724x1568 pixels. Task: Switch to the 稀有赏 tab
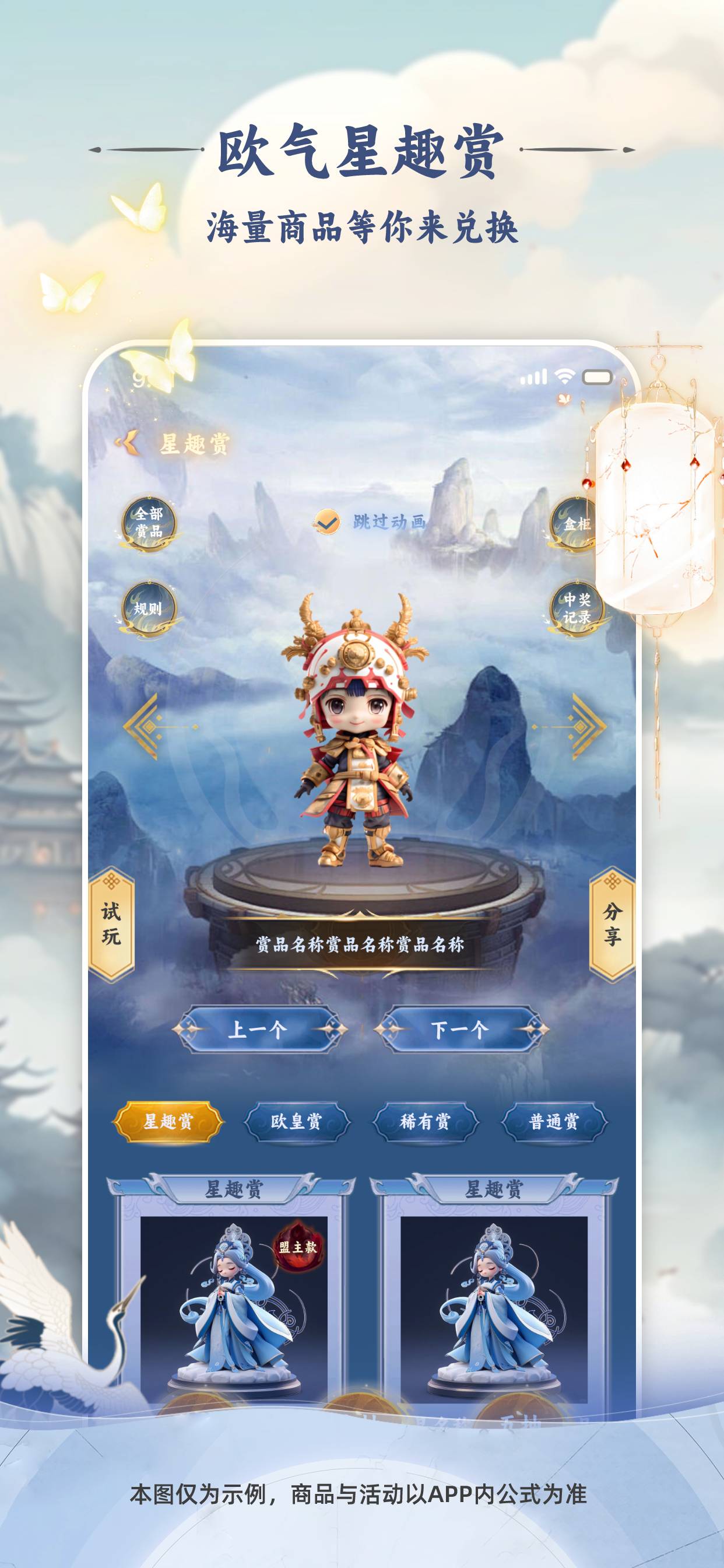[x=426, y=1121]
